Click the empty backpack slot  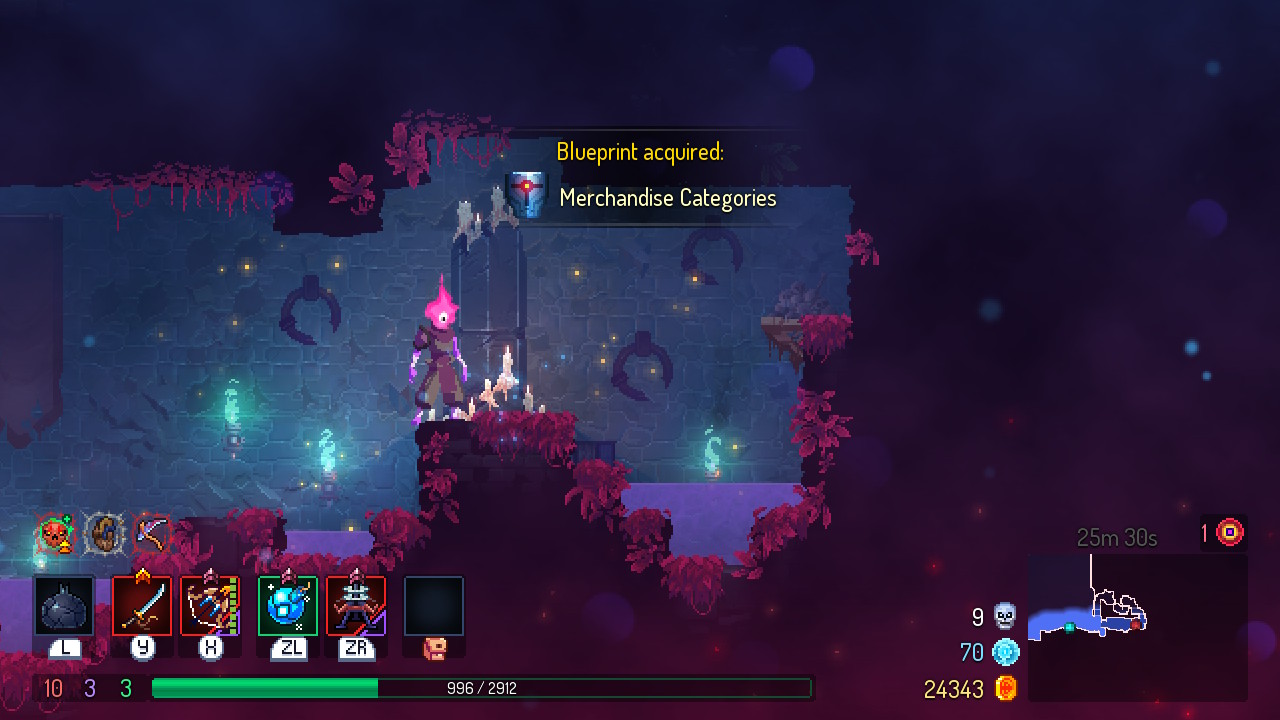[434, 606]
